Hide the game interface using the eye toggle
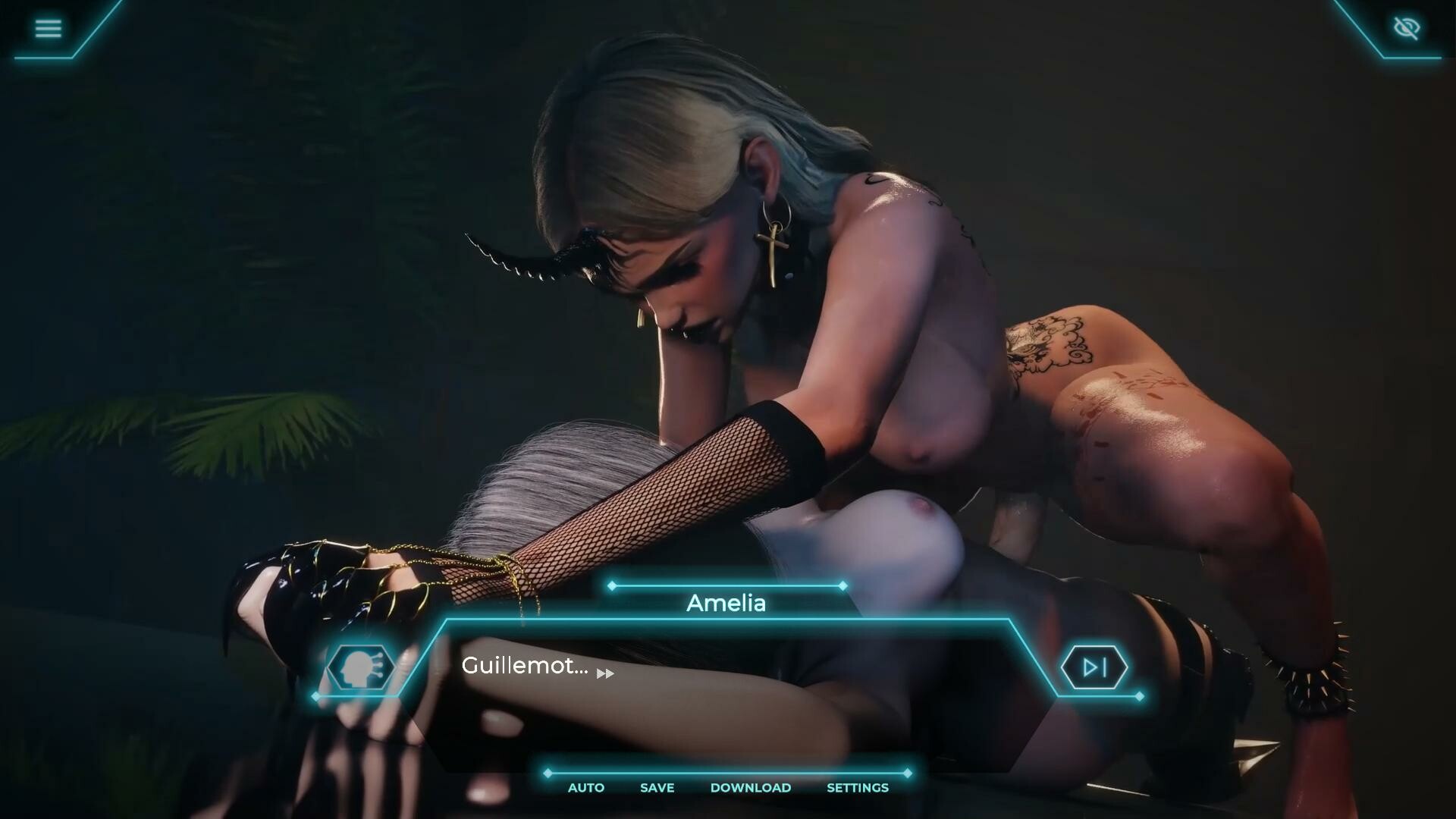This screenshot has width=1456, height=819. (x=1407, y=27)
